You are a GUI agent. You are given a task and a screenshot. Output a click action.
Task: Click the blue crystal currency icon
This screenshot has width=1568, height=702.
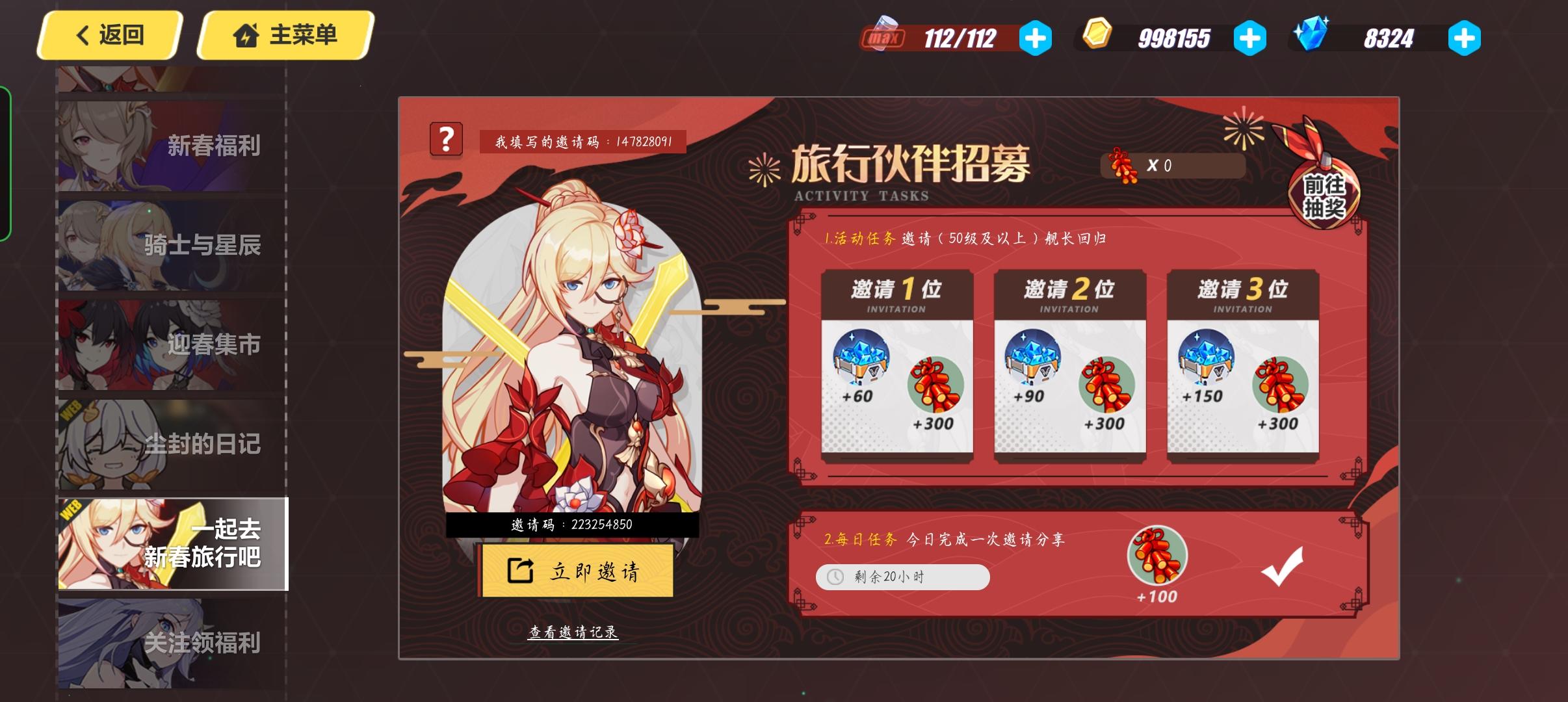[1314, 34]
